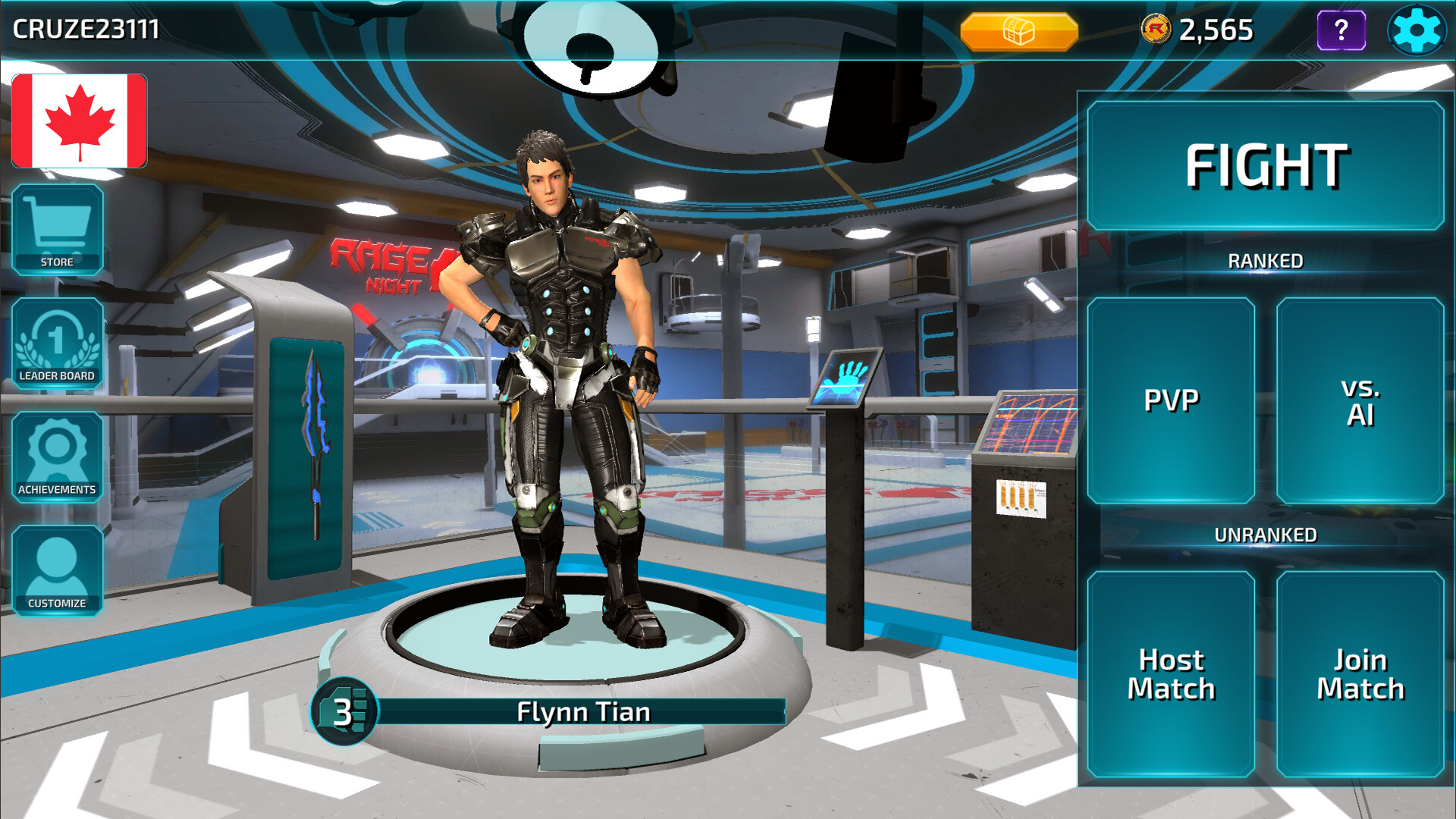Select the vs. AI ranked mode
This screenshot has width=1456, height=819.
click(1360, 400)
